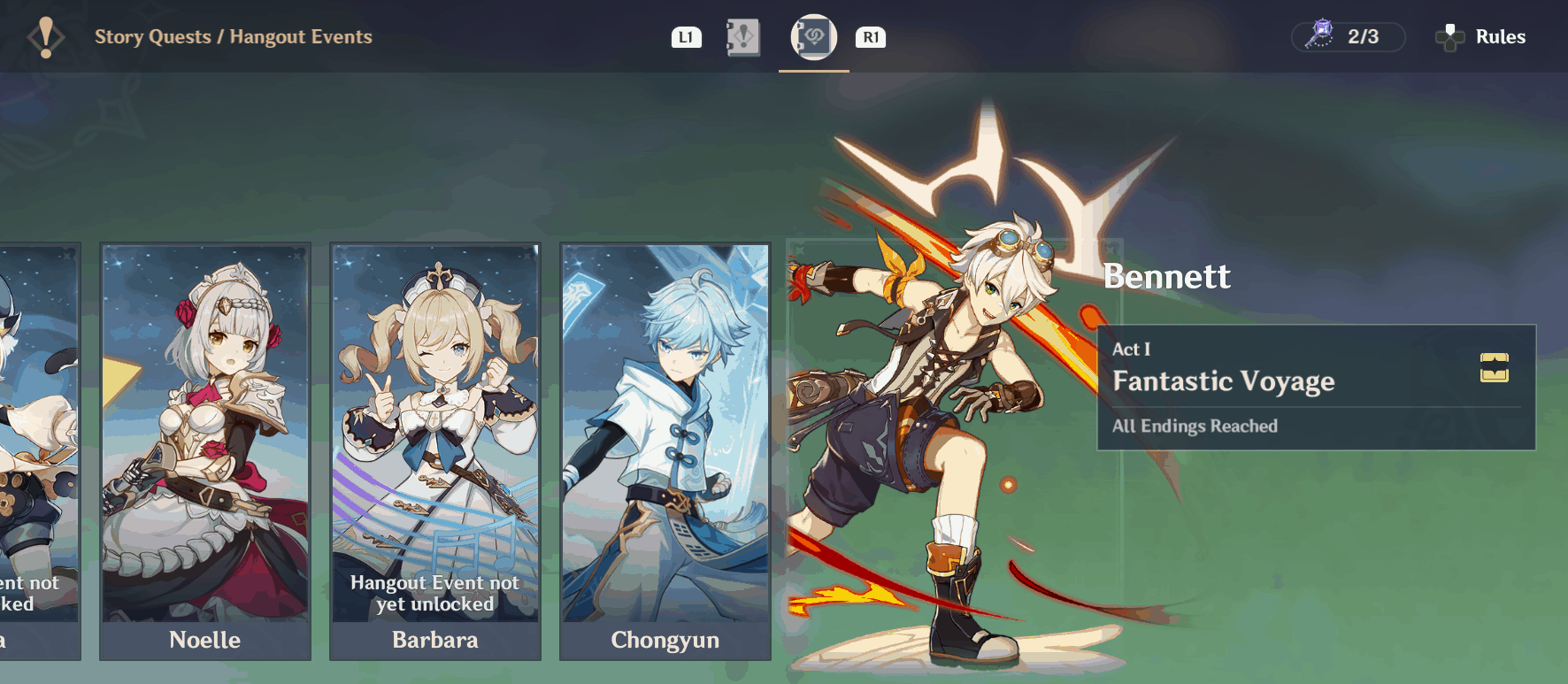Click the heart book icon in the highlighted tab
Viewport: 1568px width, 684px height.
pyautogui.click(x=813, y=37)
